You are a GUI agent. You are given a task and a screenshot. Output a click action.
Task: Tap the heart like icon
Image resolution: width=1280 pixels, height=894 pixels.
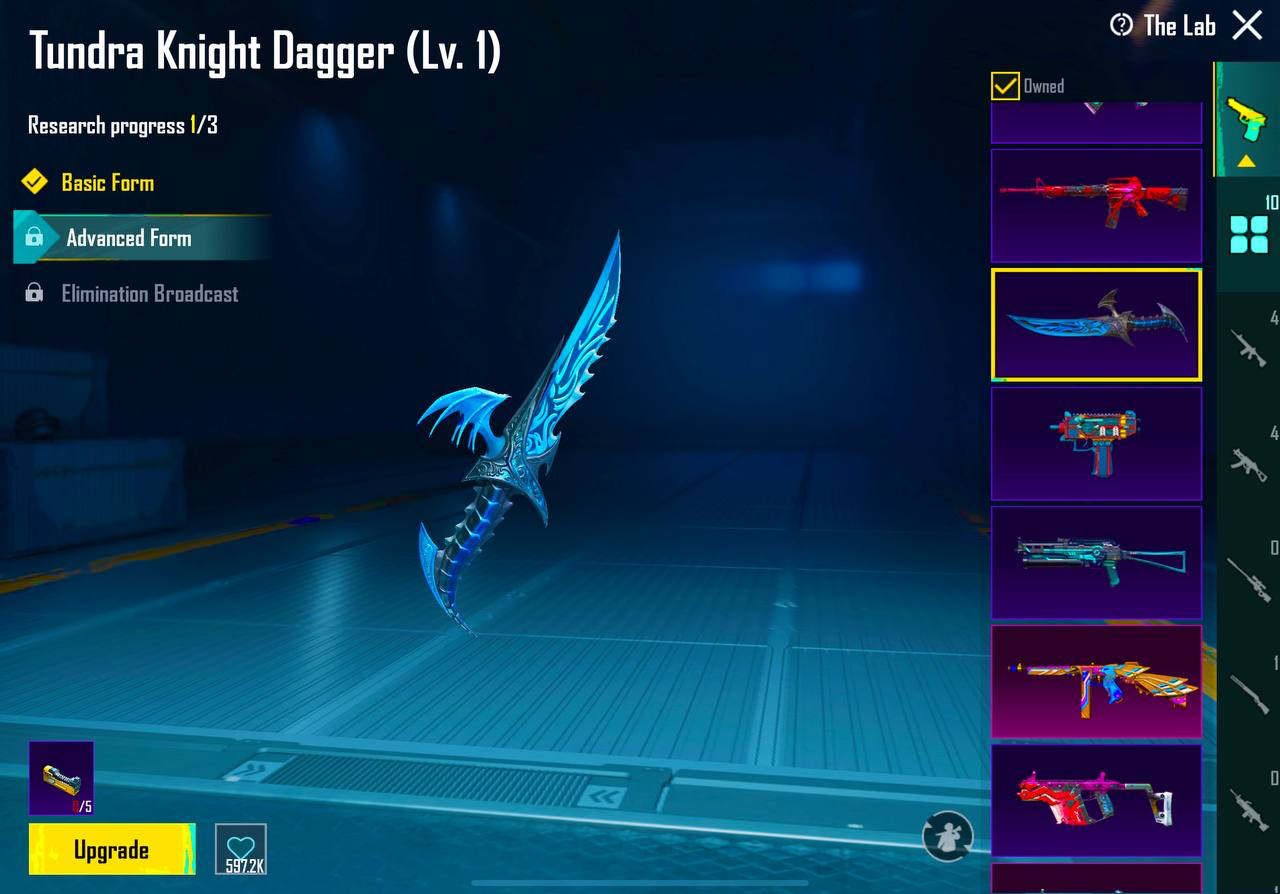(241, 849)
